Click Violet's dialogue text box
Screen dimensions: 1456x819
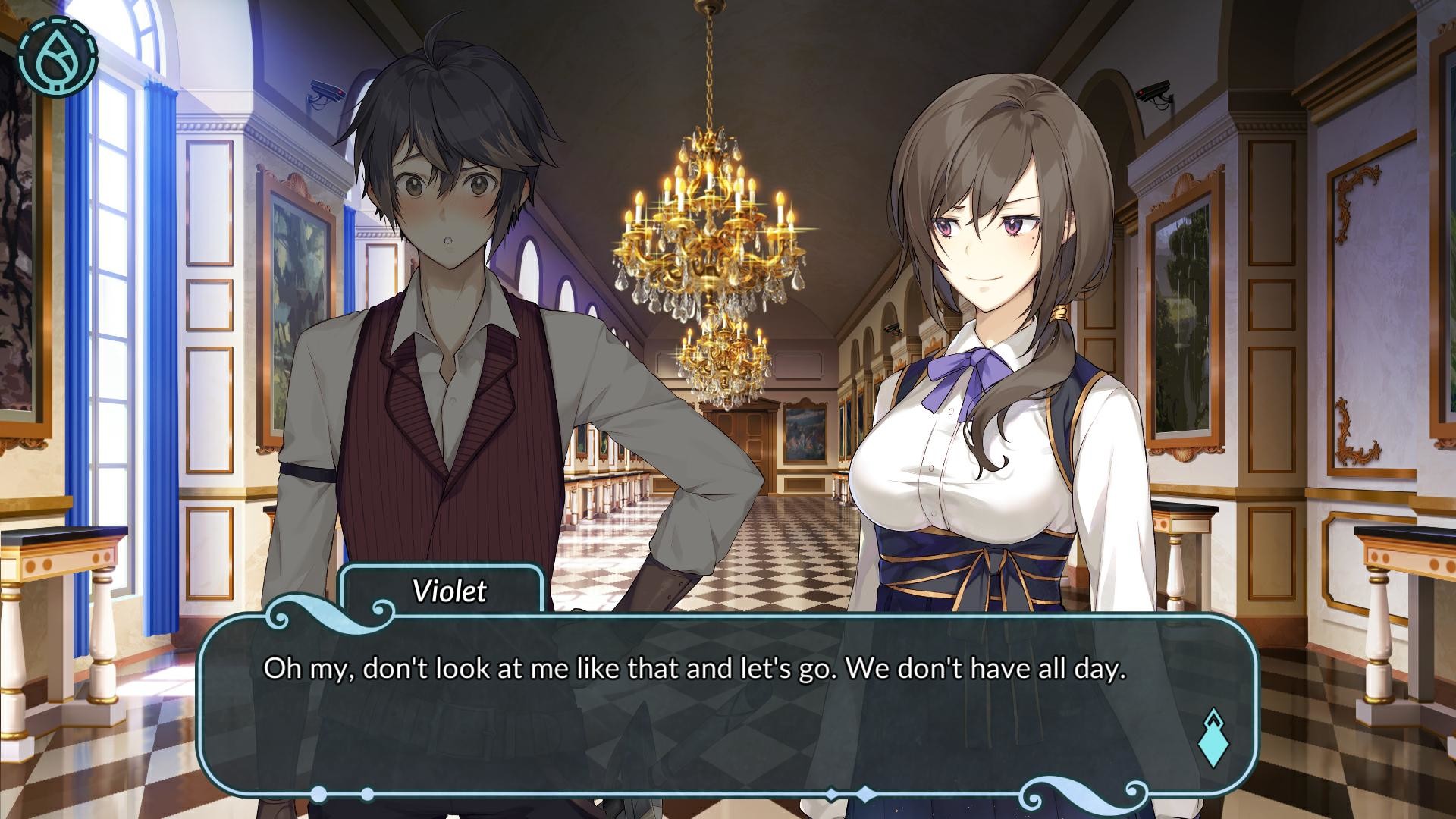pyautogui.click(x=726, y=705)
